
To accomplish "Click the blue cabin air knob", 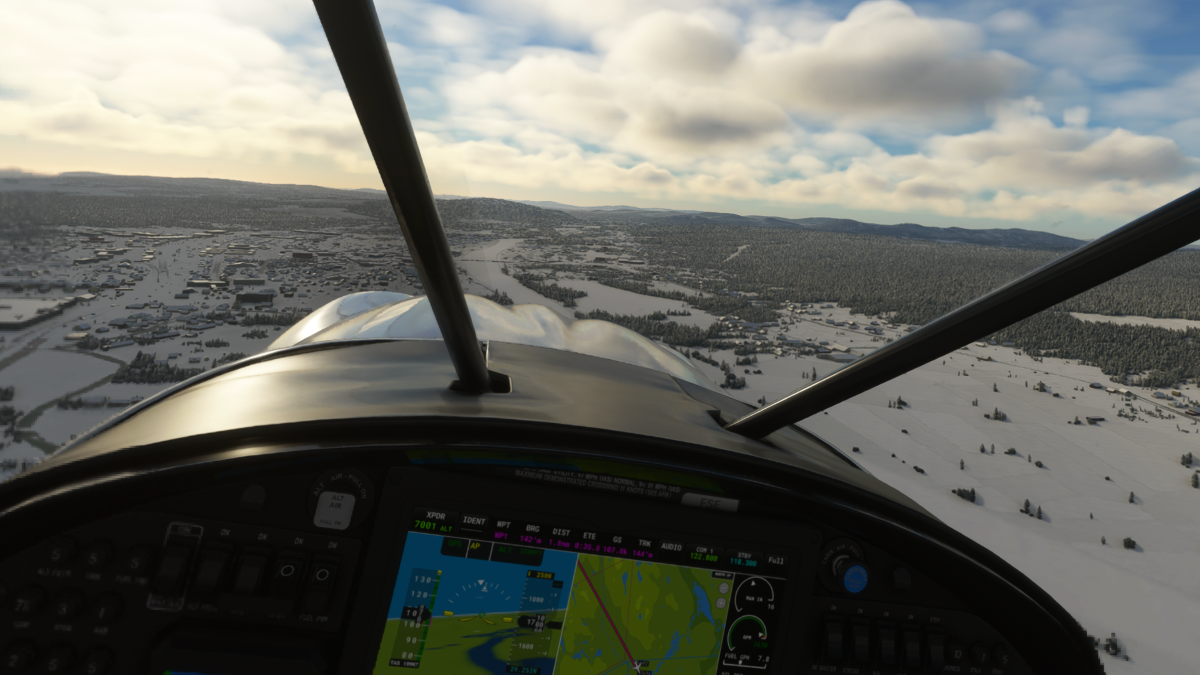I will click(x=854, y=578).
